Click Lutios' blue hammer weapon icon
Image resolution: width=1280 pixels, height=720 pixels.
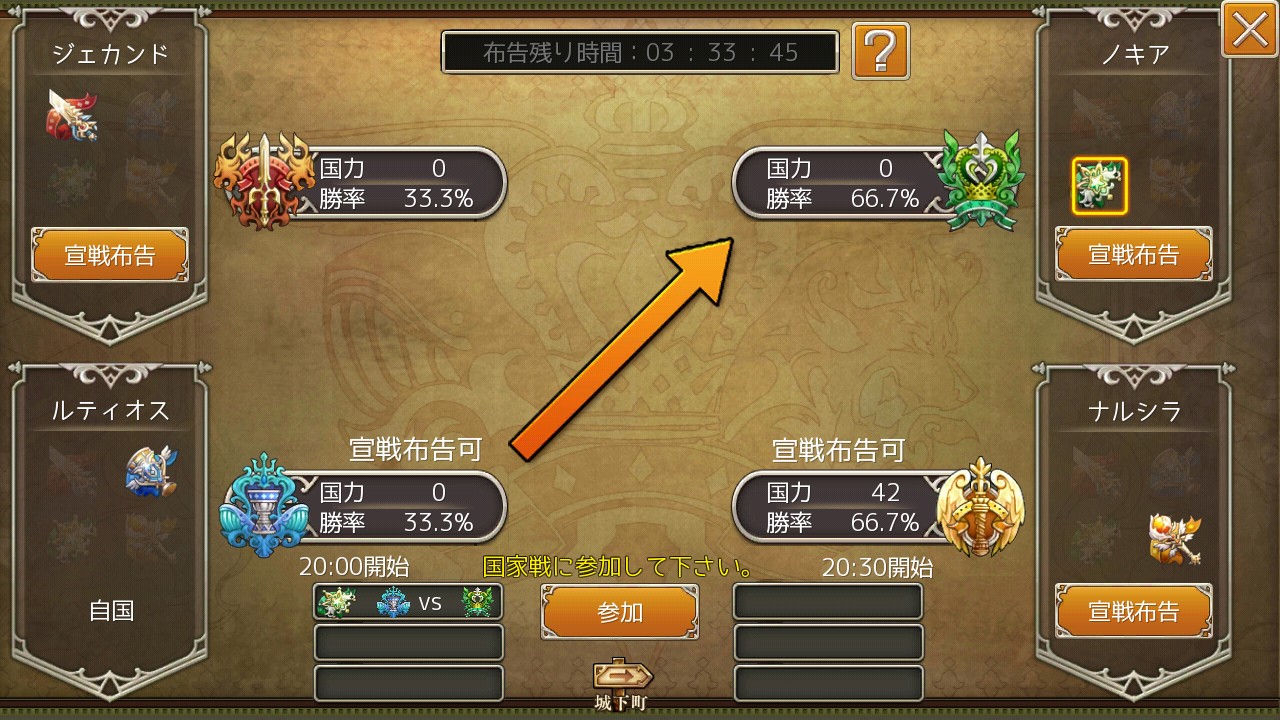click(x=150, y=470)
